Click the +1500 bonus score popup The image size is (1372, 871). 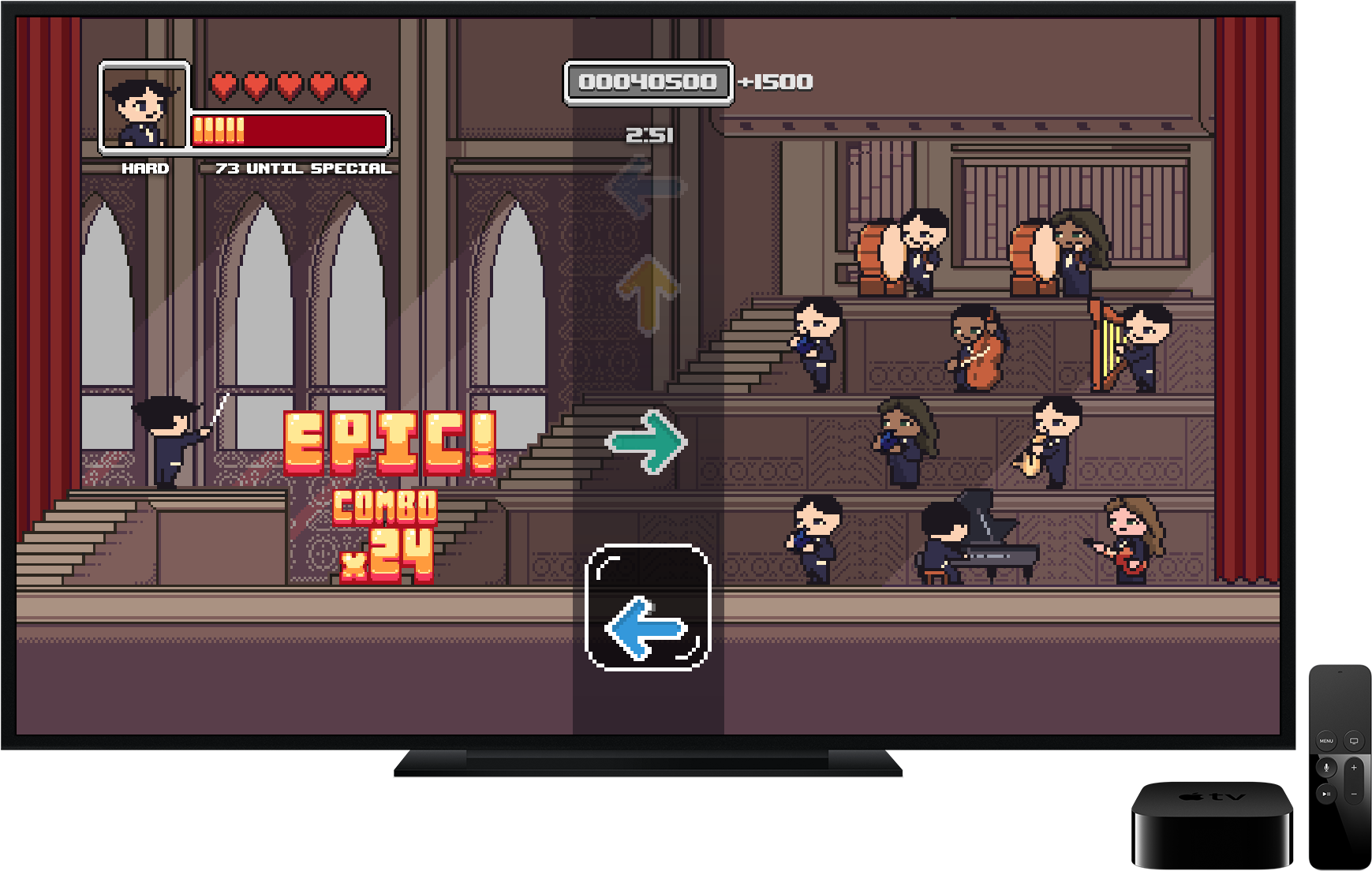tap(776, 80)
